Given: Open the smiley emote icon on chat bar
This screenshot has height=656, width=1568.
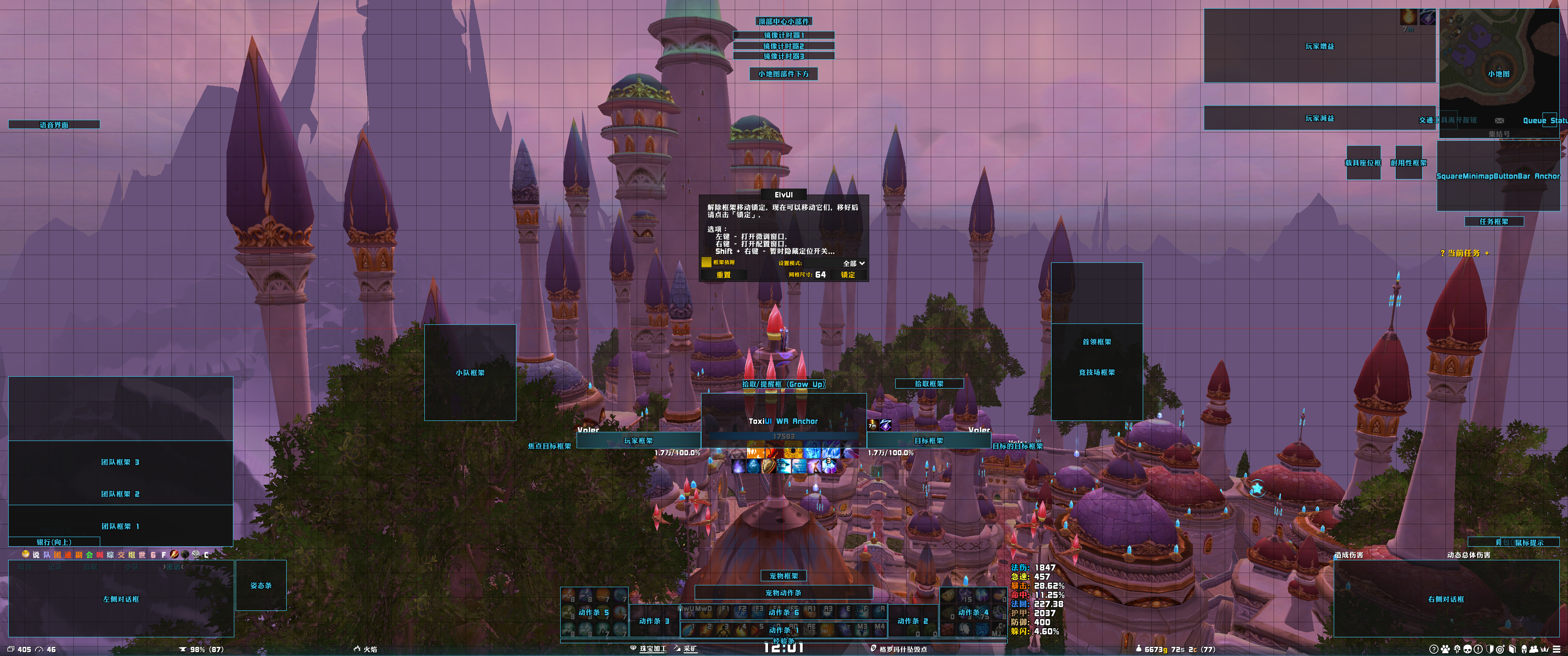Looking at the screenshot, I should tap(26, 554).
